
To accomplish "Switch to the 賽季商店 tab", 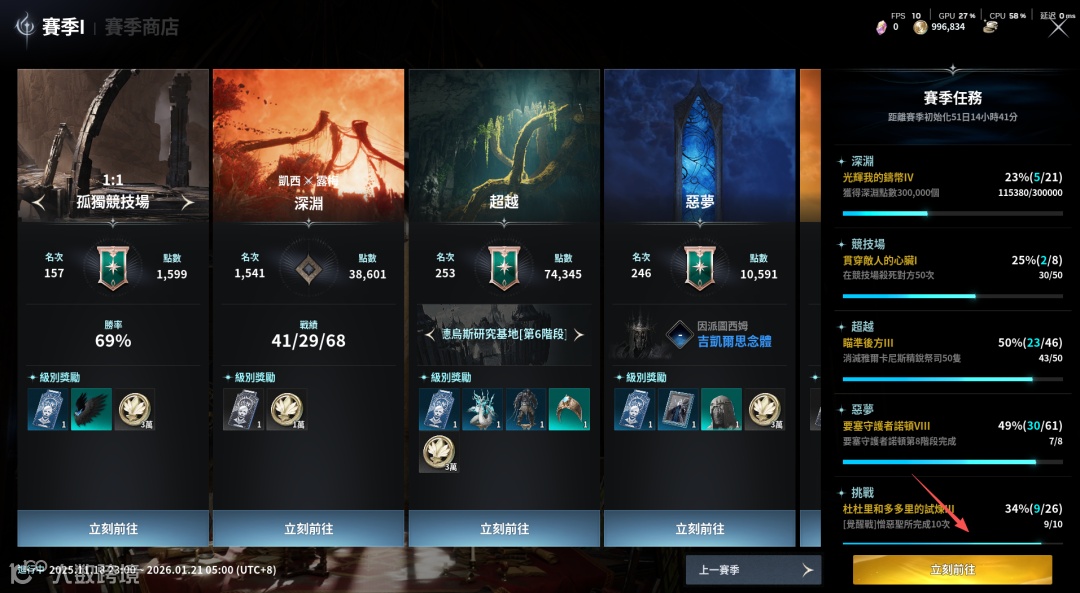I will coord(141,27).
